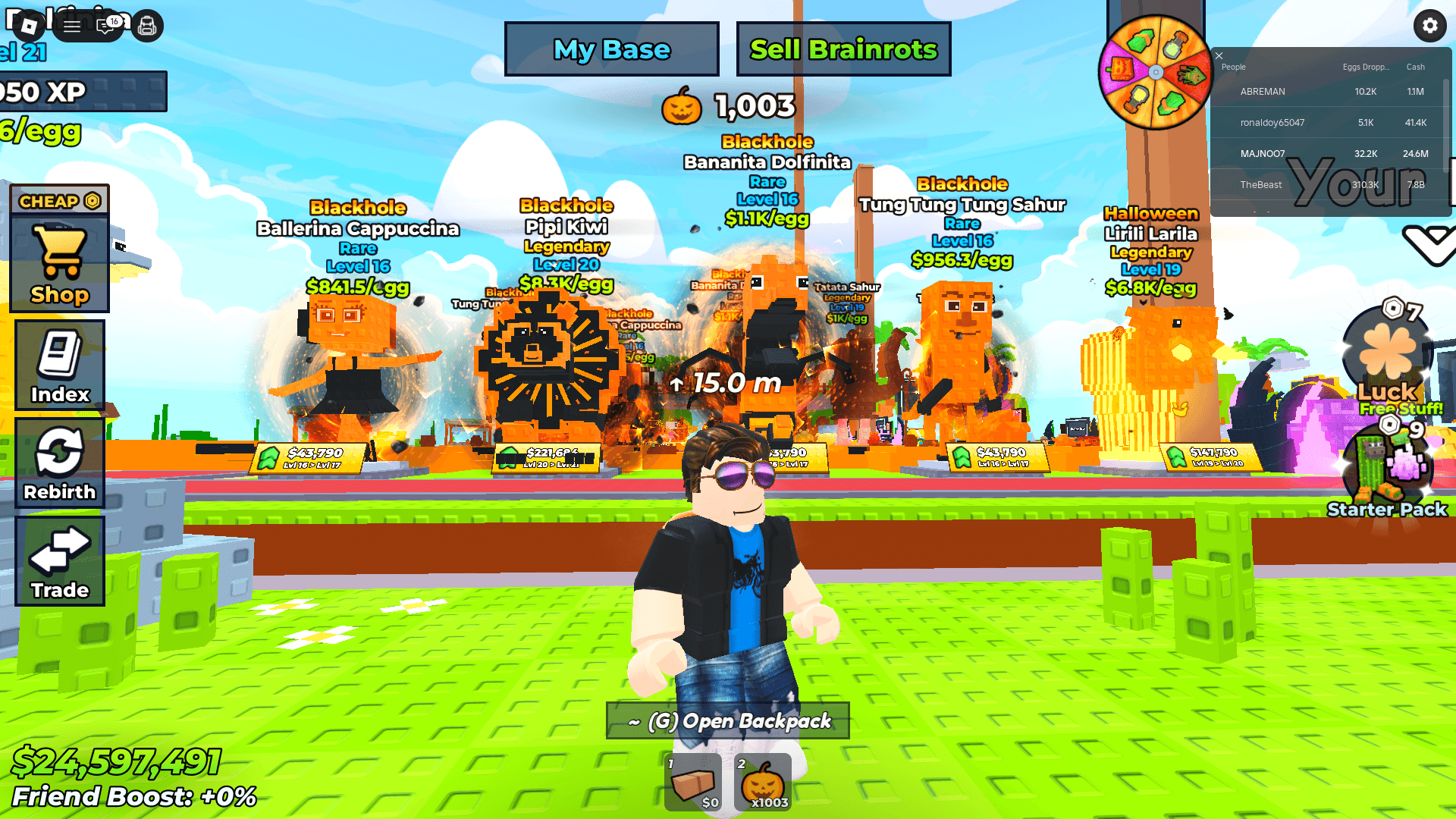Select the wood block hotbar slot
The image size is (1456, 819).
692,781
